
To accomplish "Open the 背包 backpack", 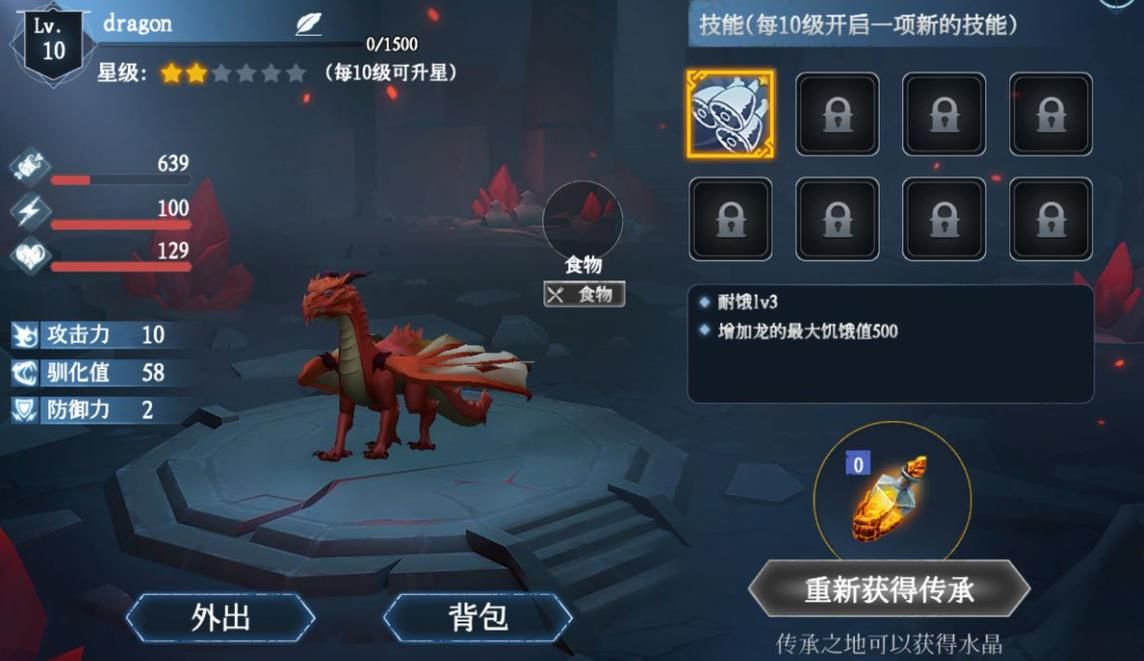I will tap(478, 617).
